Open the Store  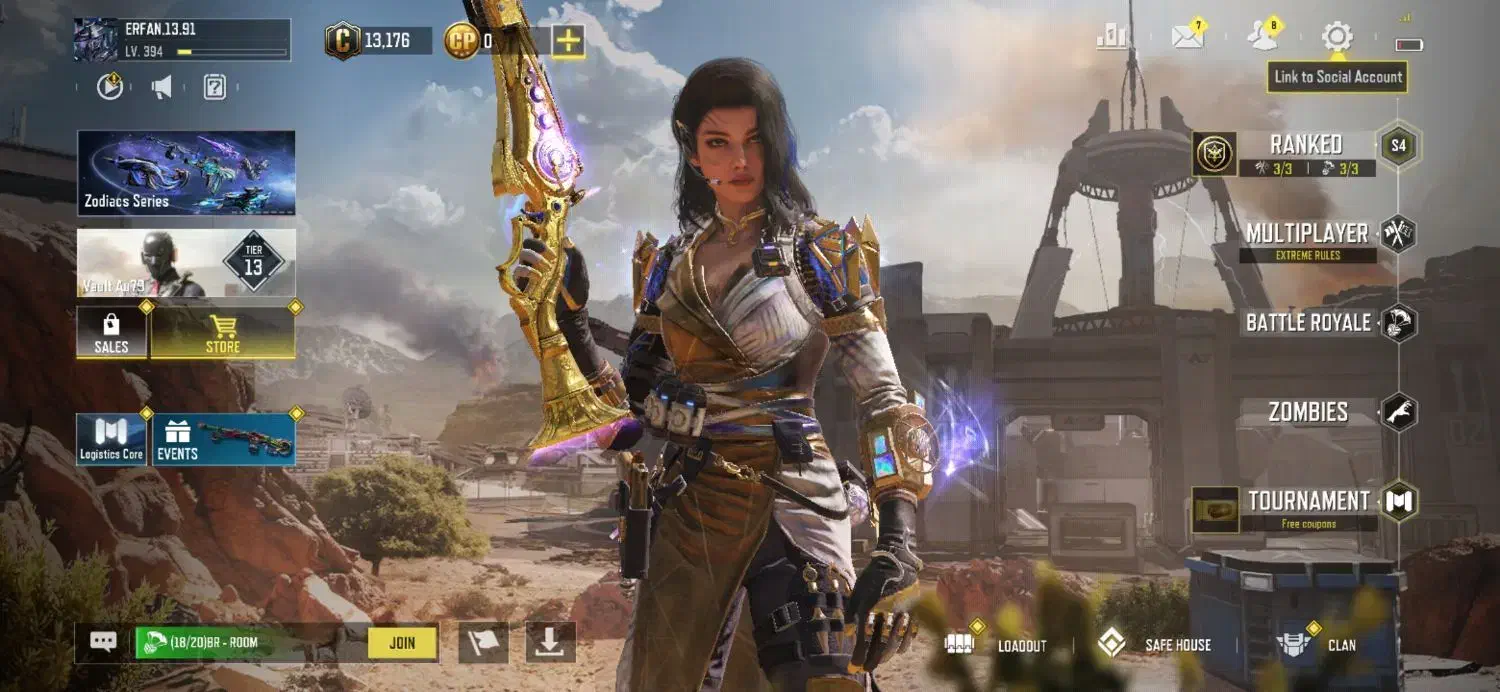pos(222,332)
